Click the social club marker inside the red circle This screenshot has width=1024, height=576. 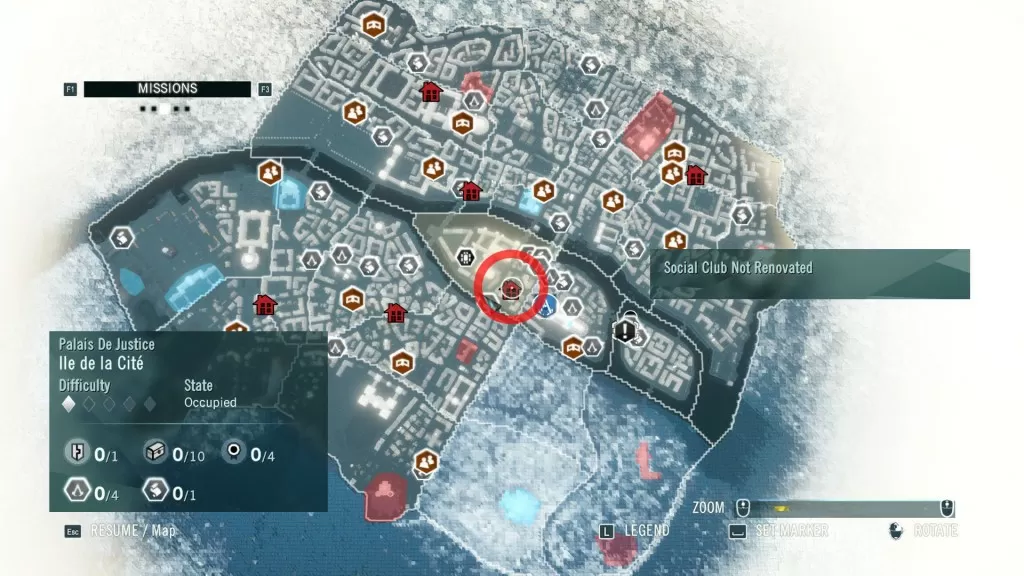(x=511, y=289)
